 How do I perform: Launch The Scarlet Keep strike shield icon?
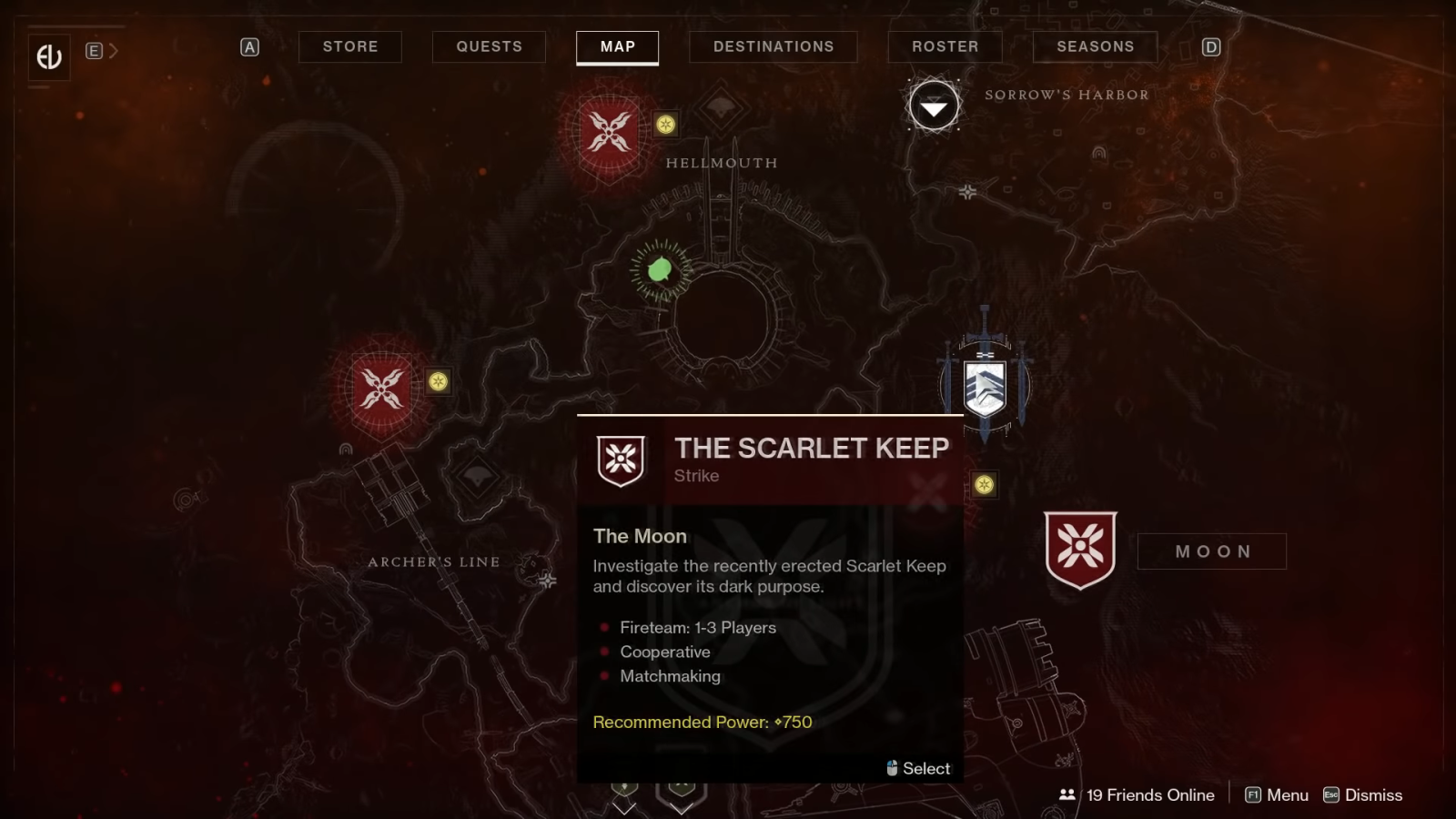click(x=1080, y=549)
